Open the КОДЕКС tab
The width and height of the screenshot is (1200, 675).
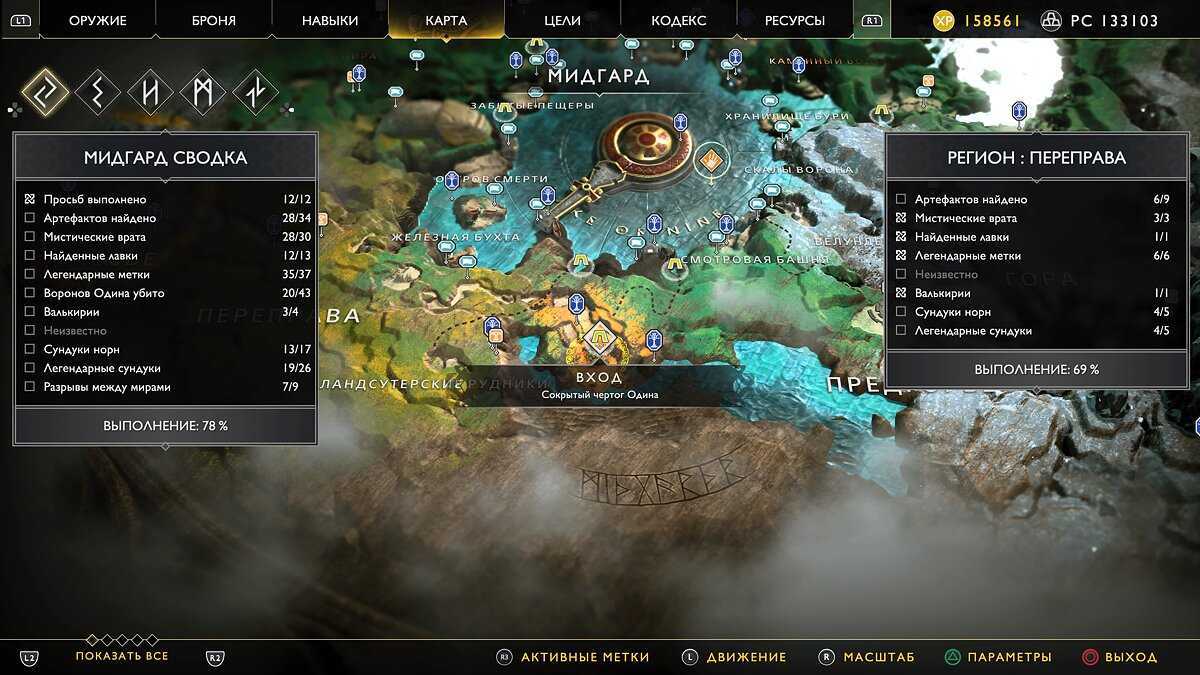click(x=678, y=20)
